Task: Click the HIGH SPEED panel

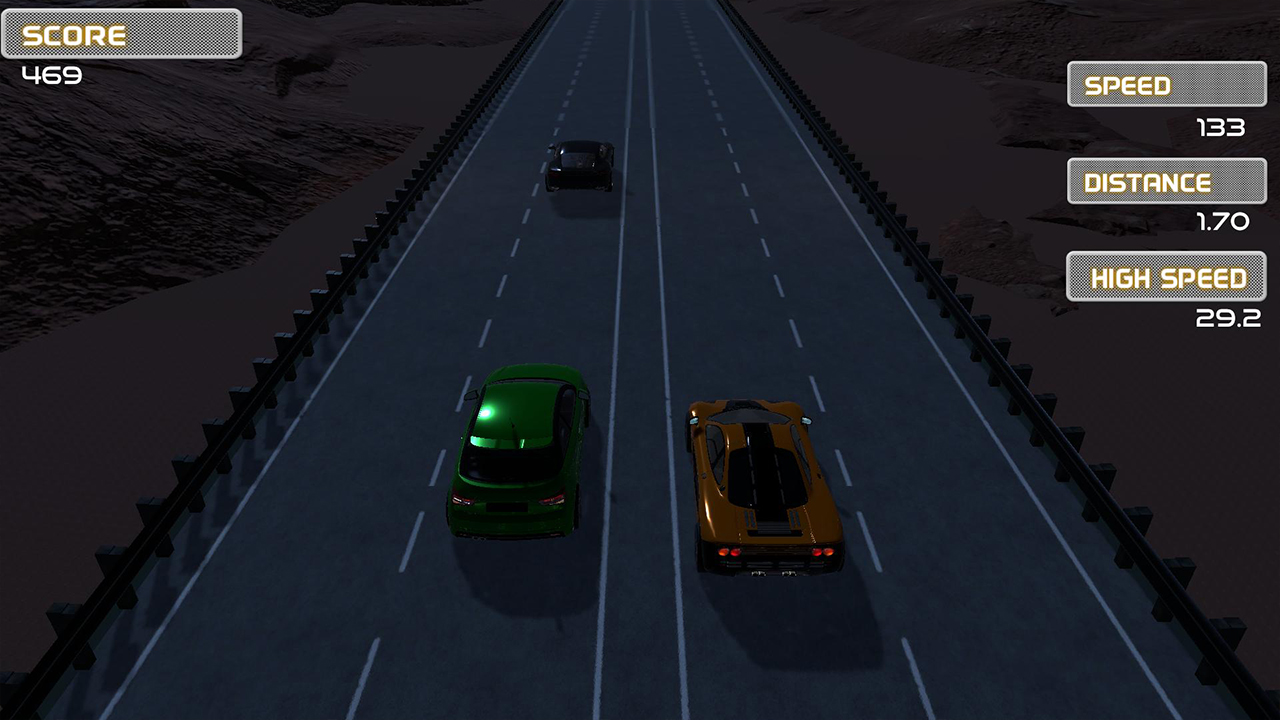Action: [x=1165, y=277]
